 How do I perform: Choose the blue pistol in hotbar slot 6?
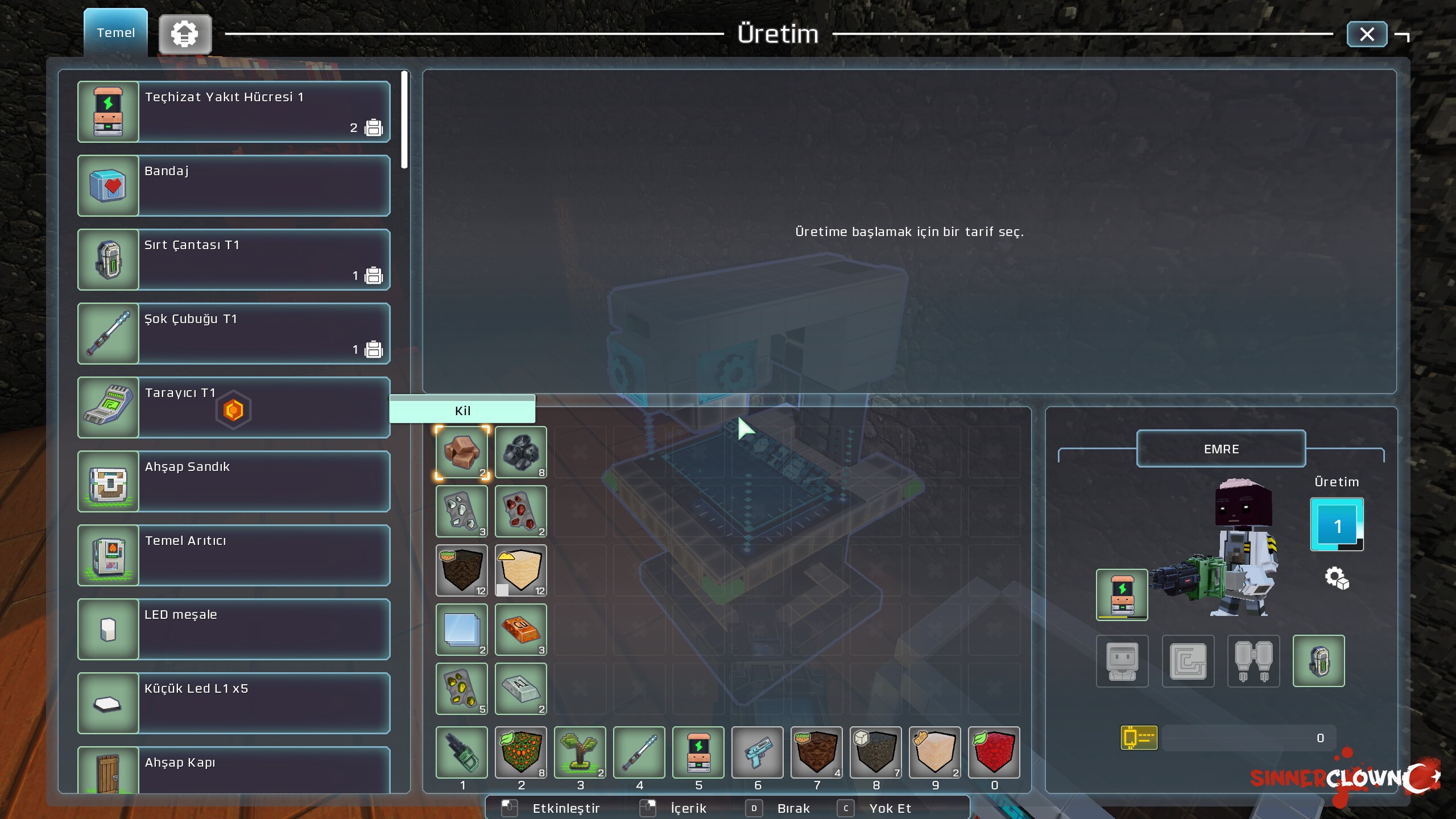pyautogui.click(x=757, y=752)
